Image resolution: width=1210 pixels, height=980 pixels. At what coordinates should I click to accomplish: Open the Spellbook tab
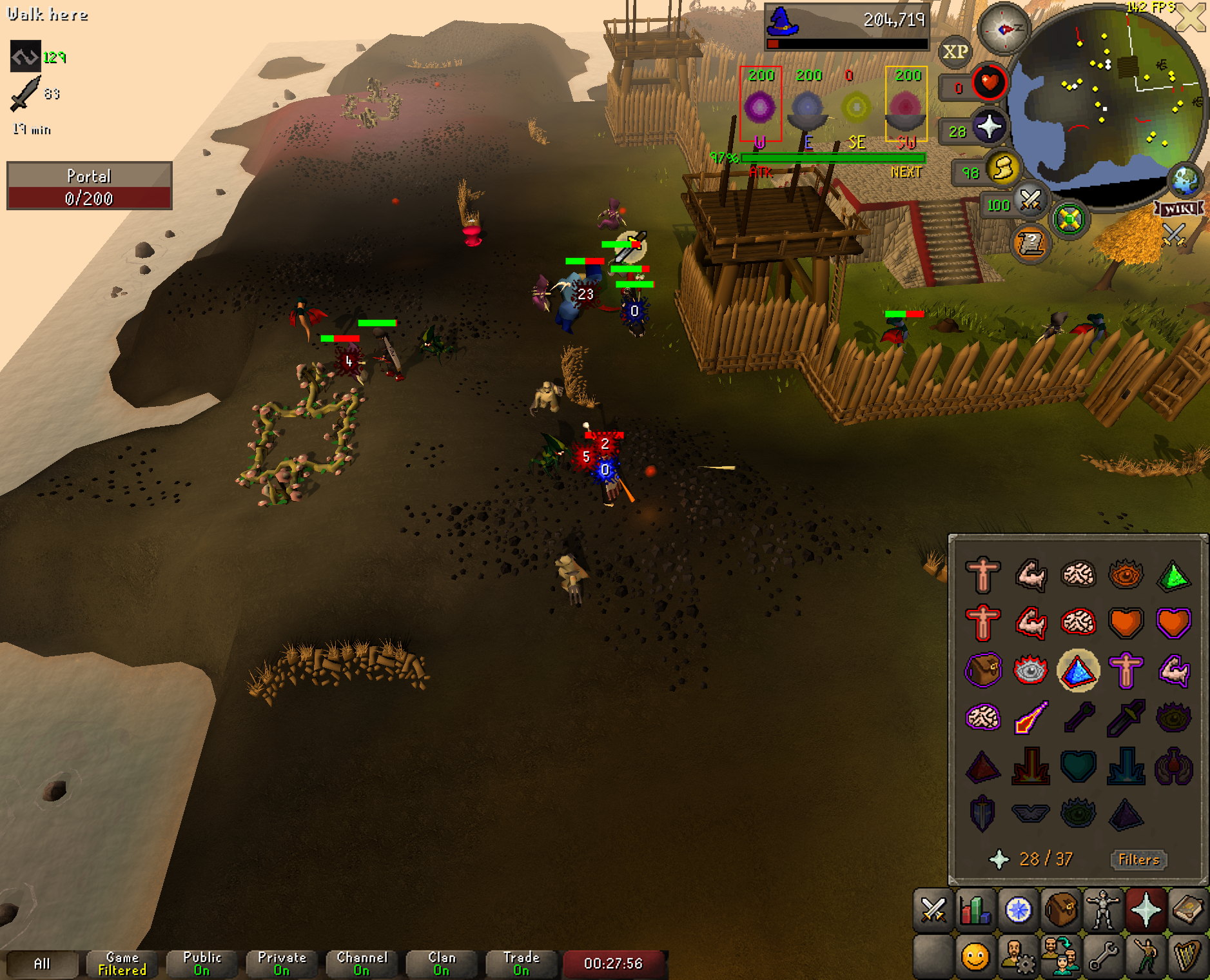click(1188, 910)
